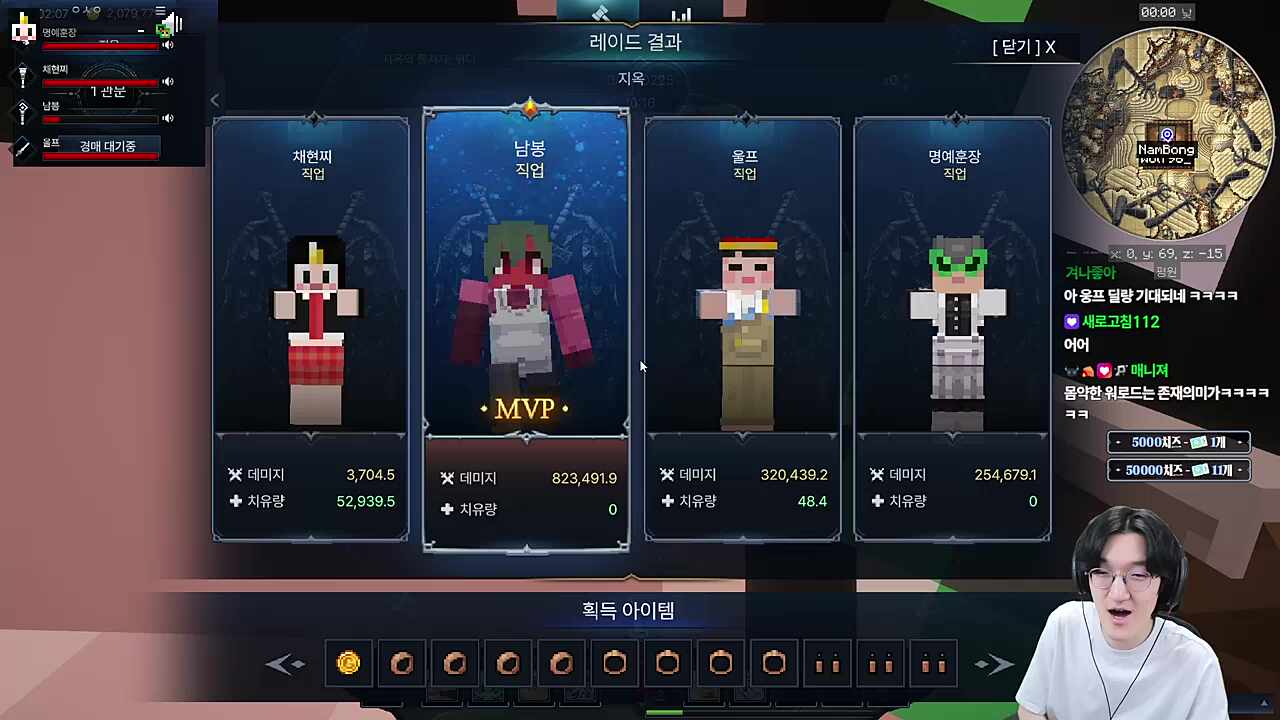Click 채현찌's red HP bar
Image resolution: width=1280 pixels, height=720 pixels.
coord(100,82)
